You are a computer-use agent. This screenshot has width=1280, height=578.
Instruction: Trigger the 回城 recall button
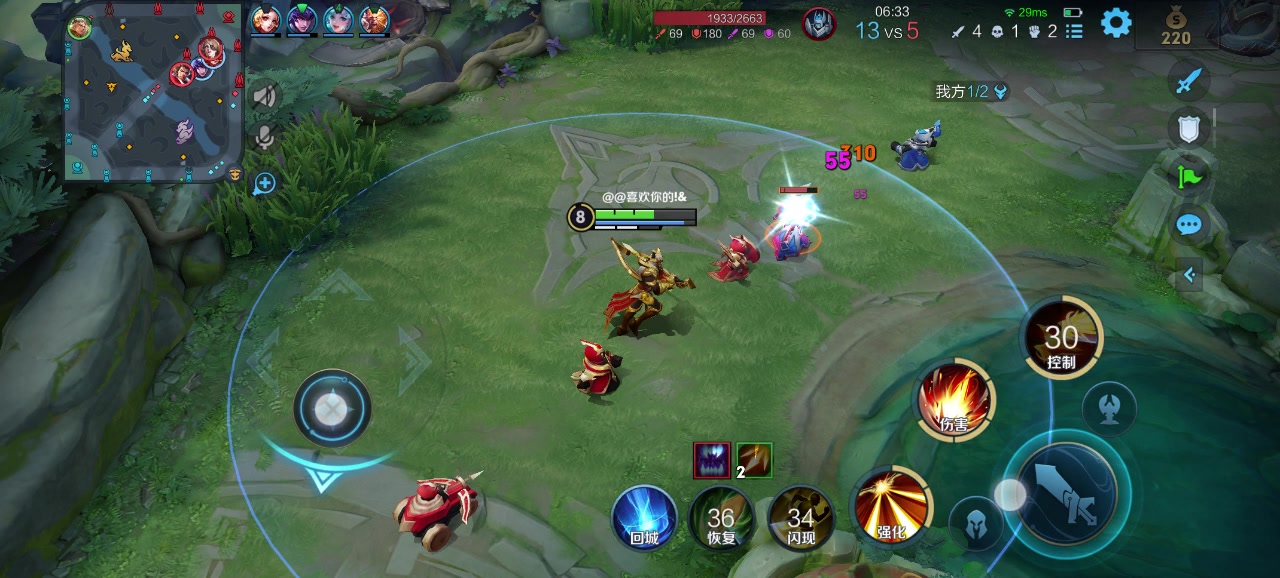click(644, 518)
